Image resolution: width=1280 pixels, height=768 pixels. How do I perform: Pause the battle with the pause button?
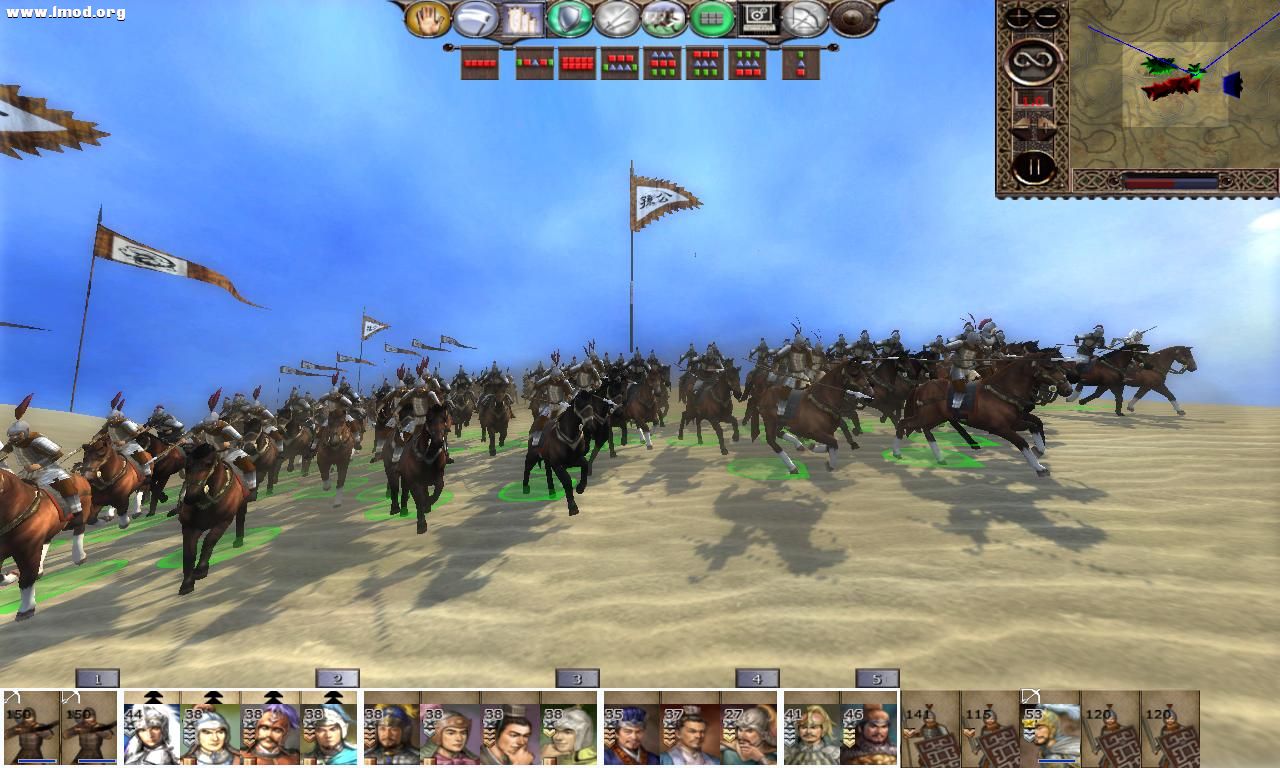click(x=1032, y=166)
